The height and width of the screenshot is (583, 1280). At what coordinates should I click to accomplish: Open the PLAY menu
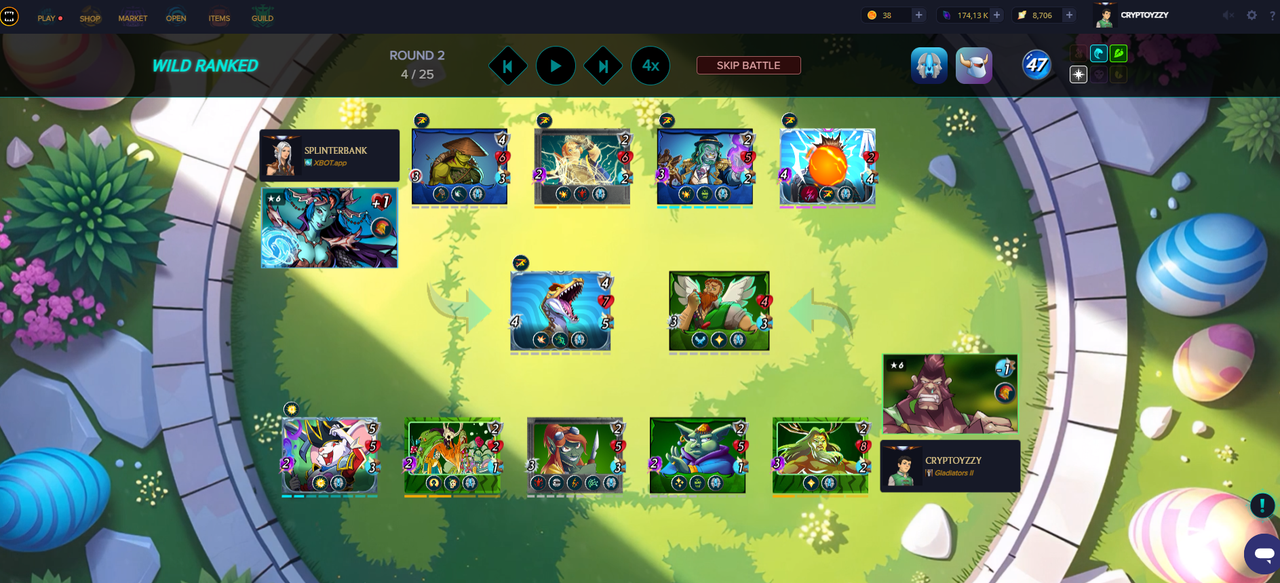coord(47,18)
